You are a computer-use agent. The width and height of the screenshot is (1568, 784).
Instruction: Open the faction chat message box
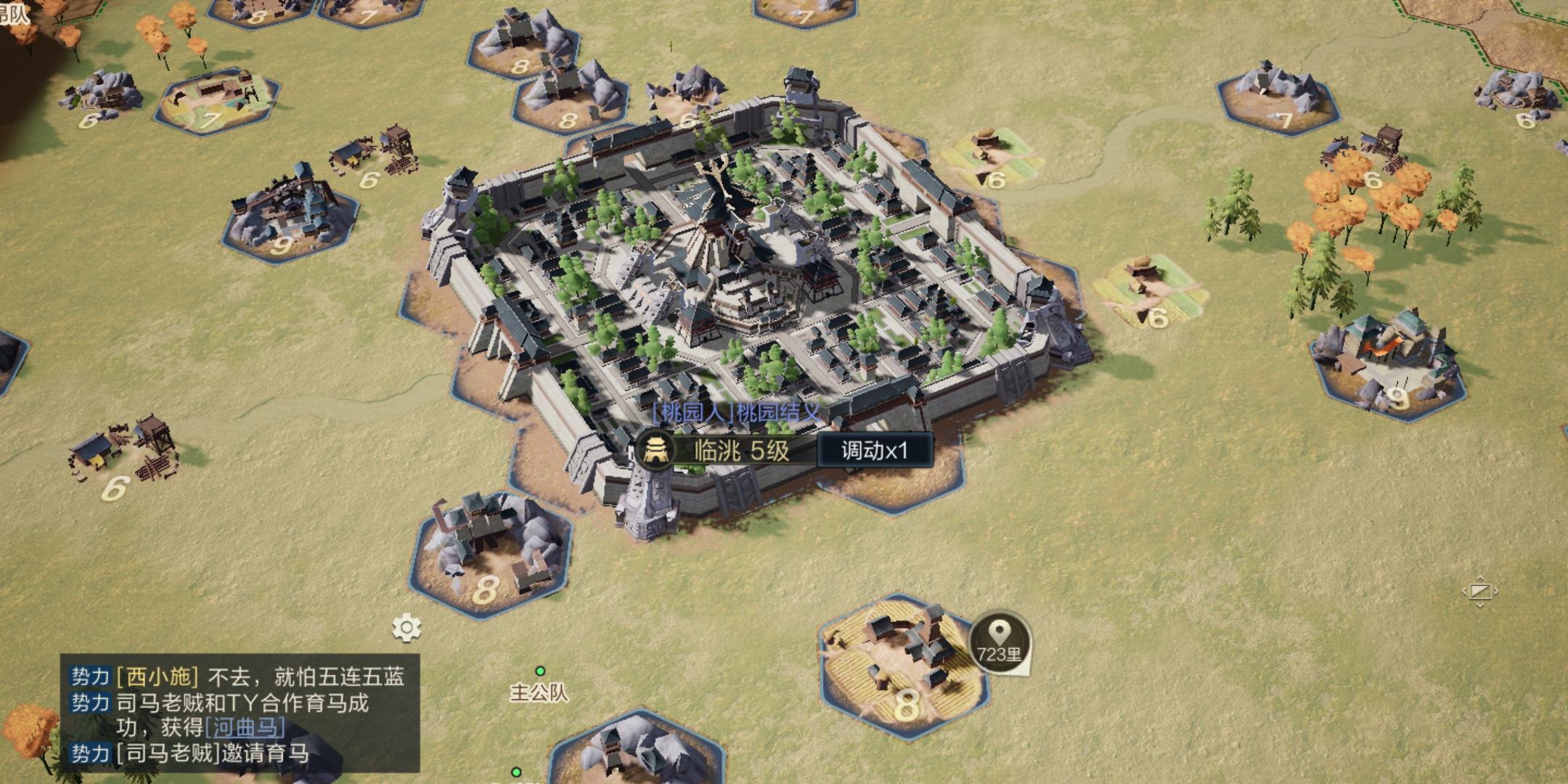pos(240,714)
